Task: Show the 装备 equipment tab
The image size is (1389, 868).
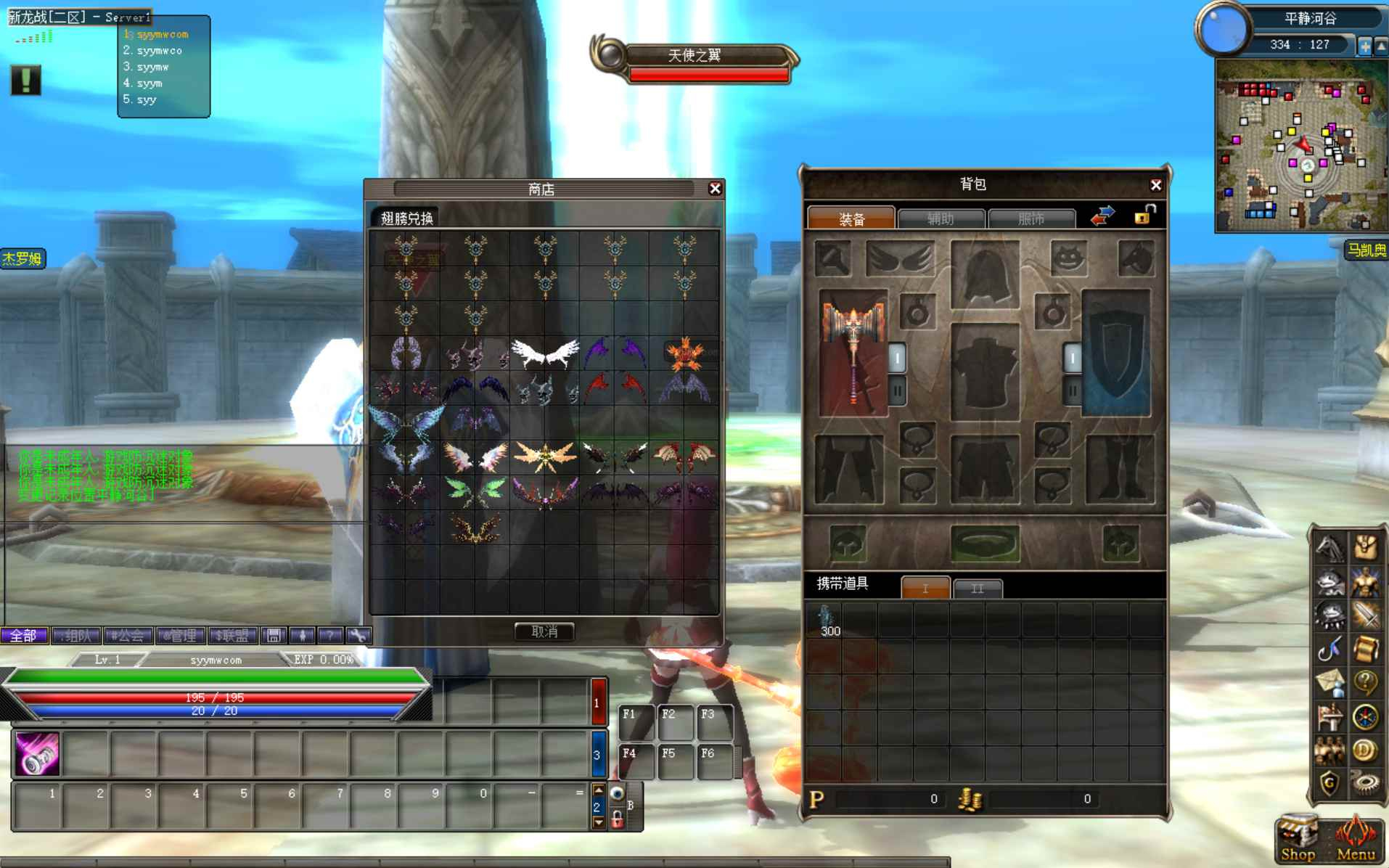Action: pyautogui.click(x=851, y=218)
